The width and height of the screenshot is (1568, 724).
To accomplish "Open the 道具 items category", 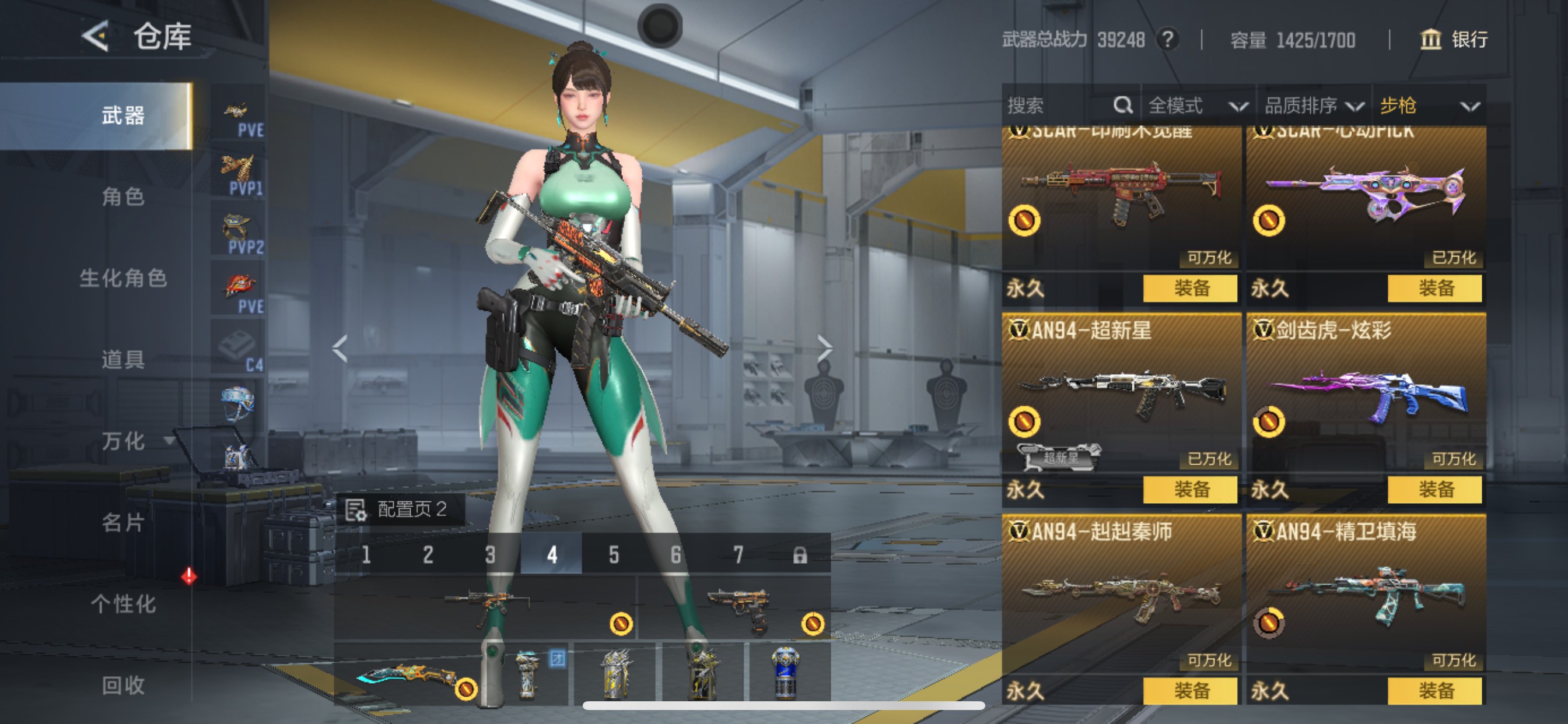I will [x=123, y=360].
